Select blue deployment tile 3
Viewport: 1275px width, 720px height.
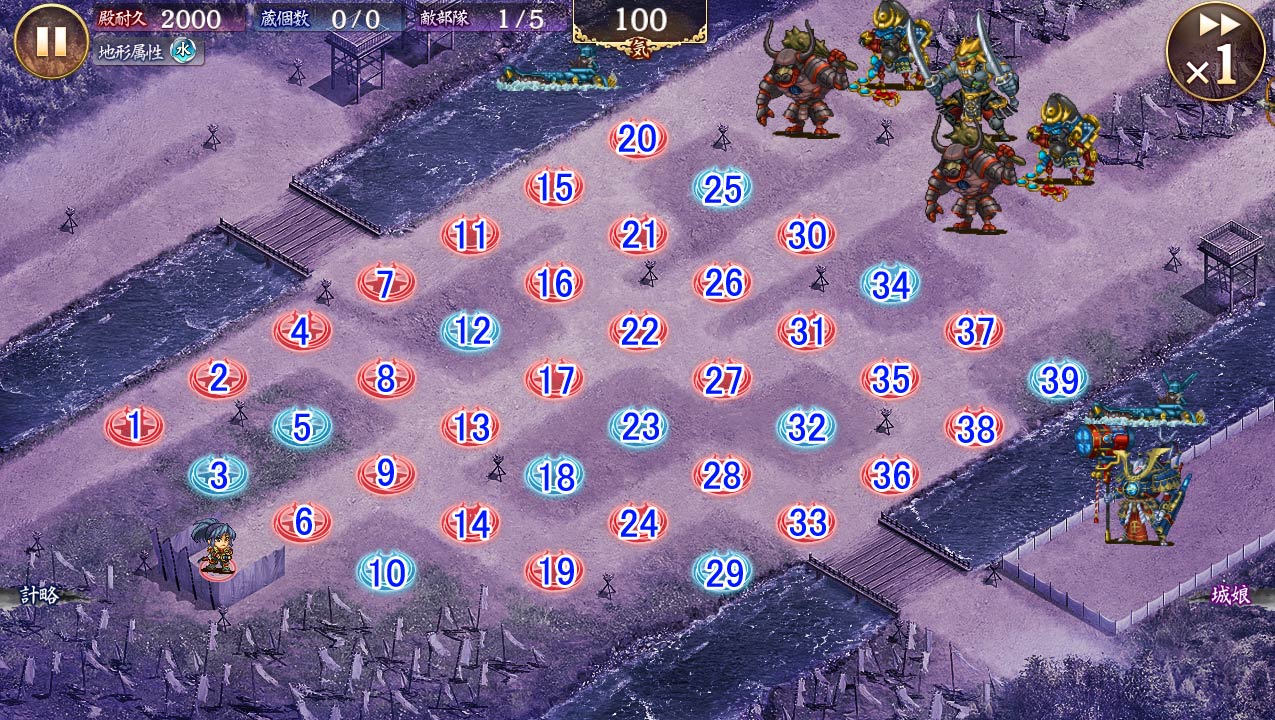219,475
